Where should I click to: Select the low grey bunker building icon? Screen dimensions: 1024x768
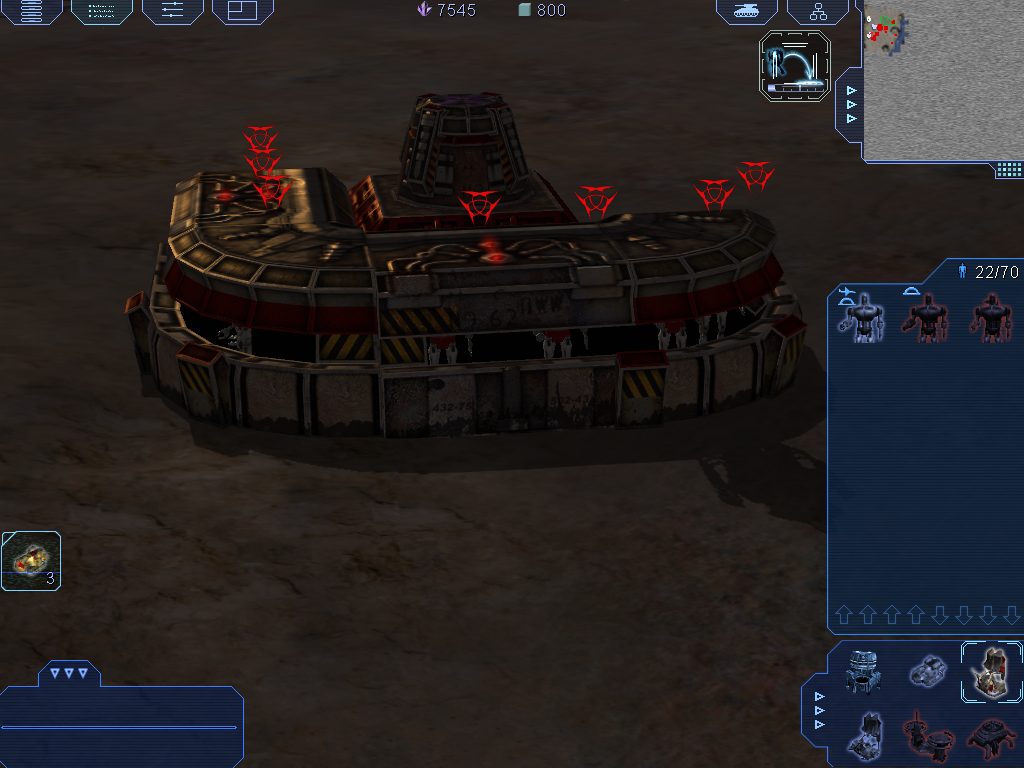coord(927,670)
